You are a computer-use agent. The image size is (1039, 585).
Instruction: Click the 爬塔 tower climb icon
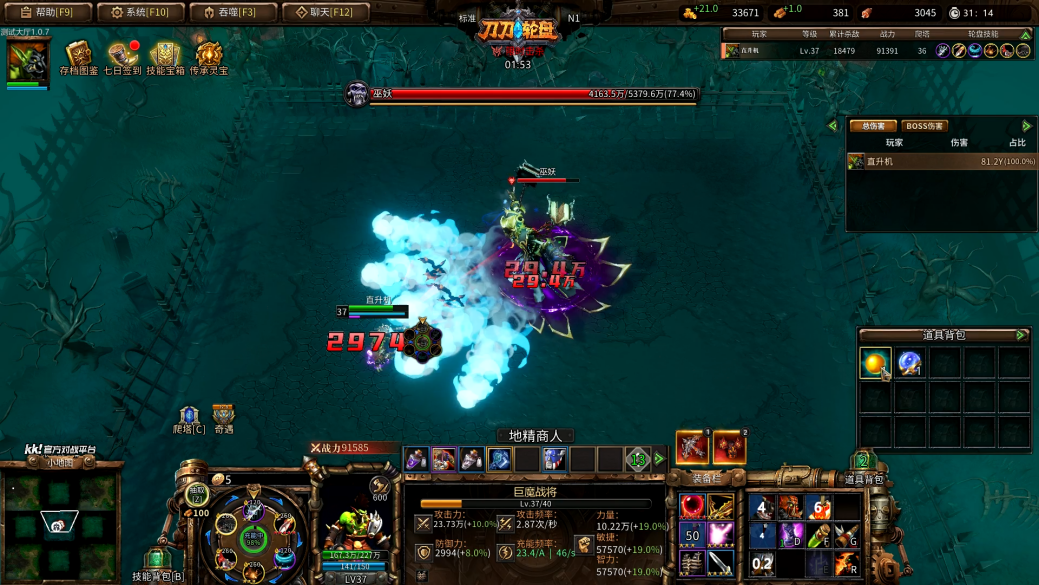pos(188,419)
